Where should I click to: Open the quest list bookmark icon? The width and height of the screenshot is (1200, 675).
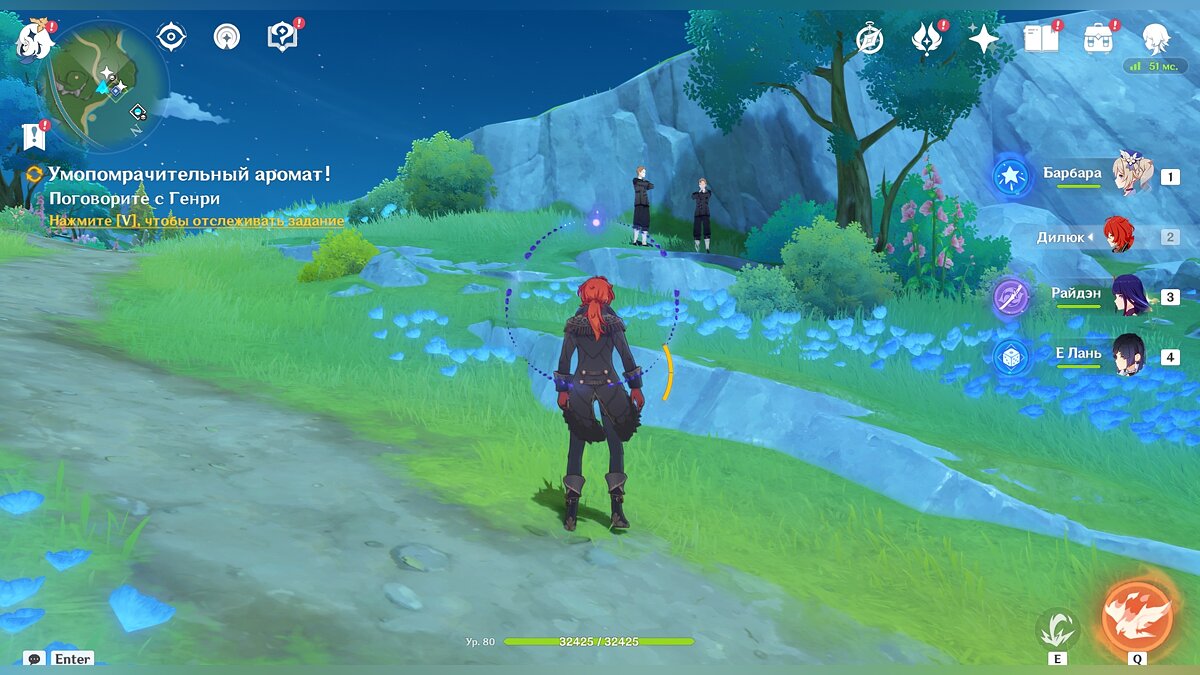pyautogui.click(x=34, y=137)
